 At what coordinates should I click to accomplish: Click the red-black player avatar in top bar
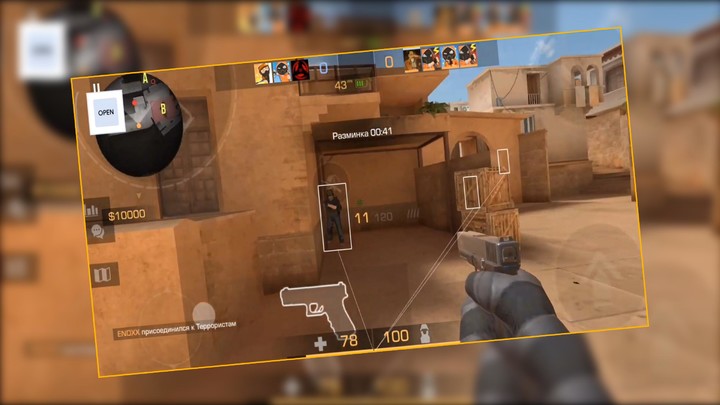click(299, 71)
